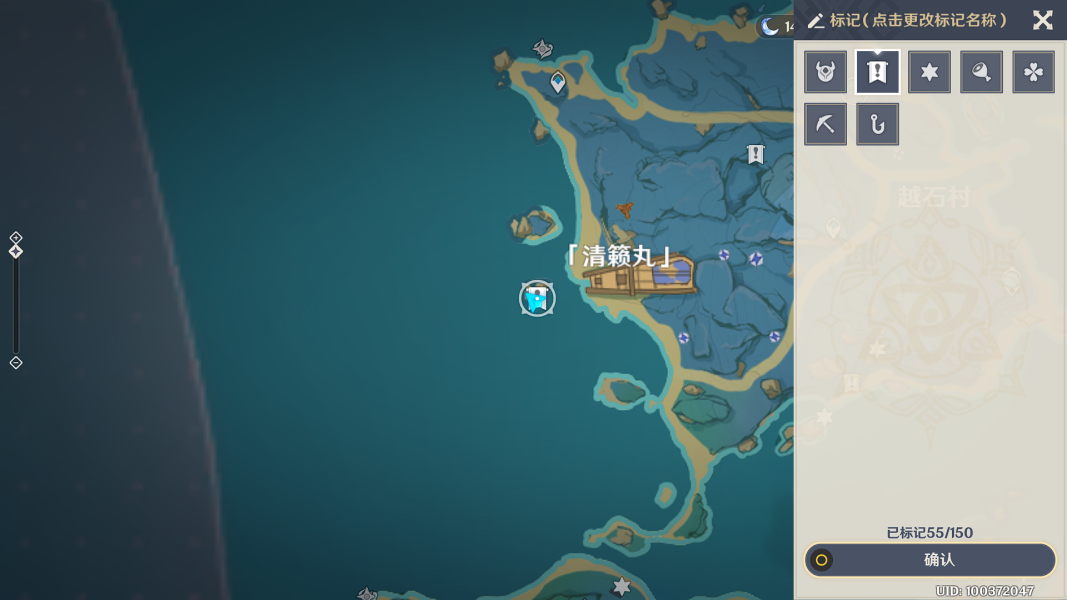Image resolution: width=1067 pixels, height=600 pixels.
Task: Confirm the marker with the 确认 button
Action: click(930, 560)
